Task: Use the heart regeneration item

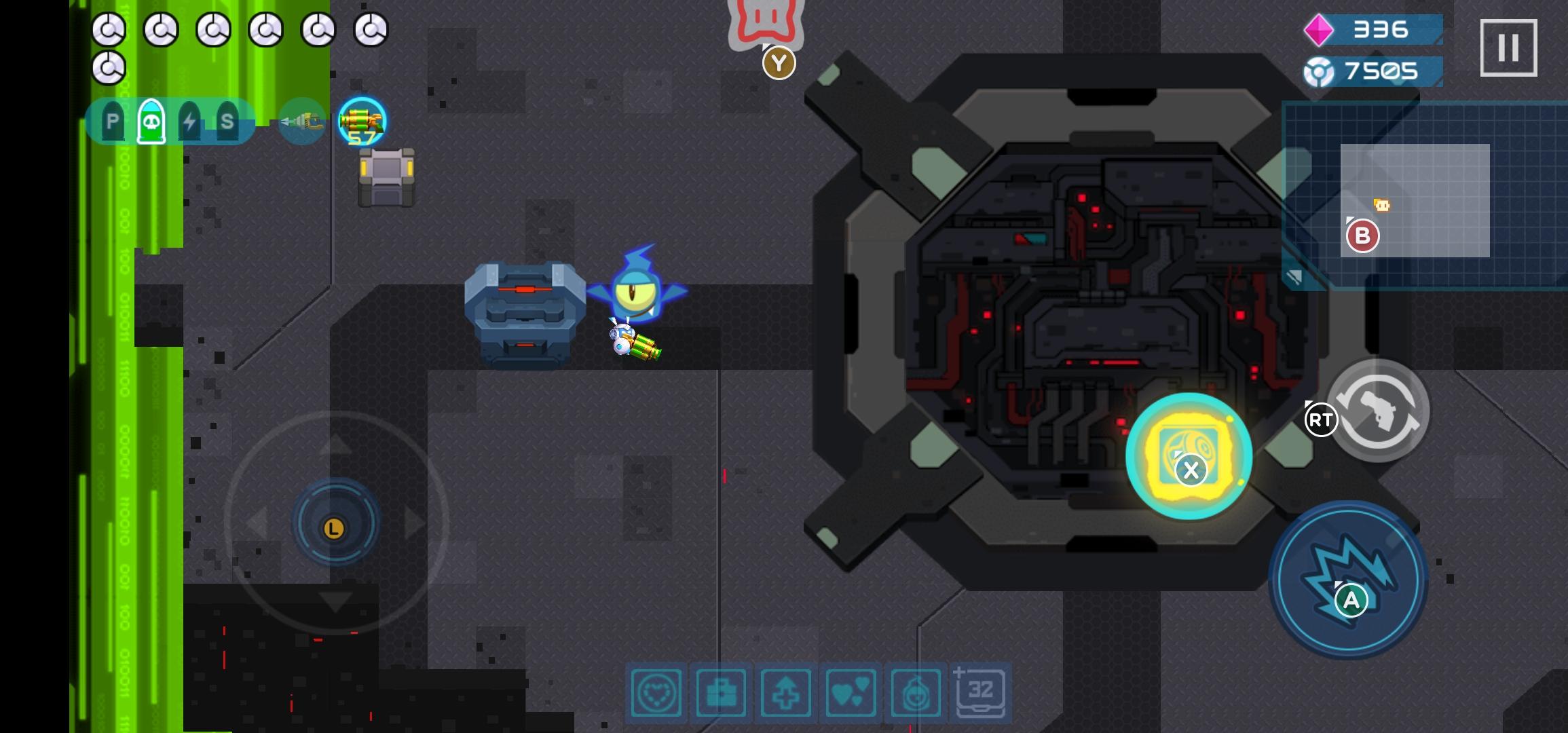Action: click(657, 694)
